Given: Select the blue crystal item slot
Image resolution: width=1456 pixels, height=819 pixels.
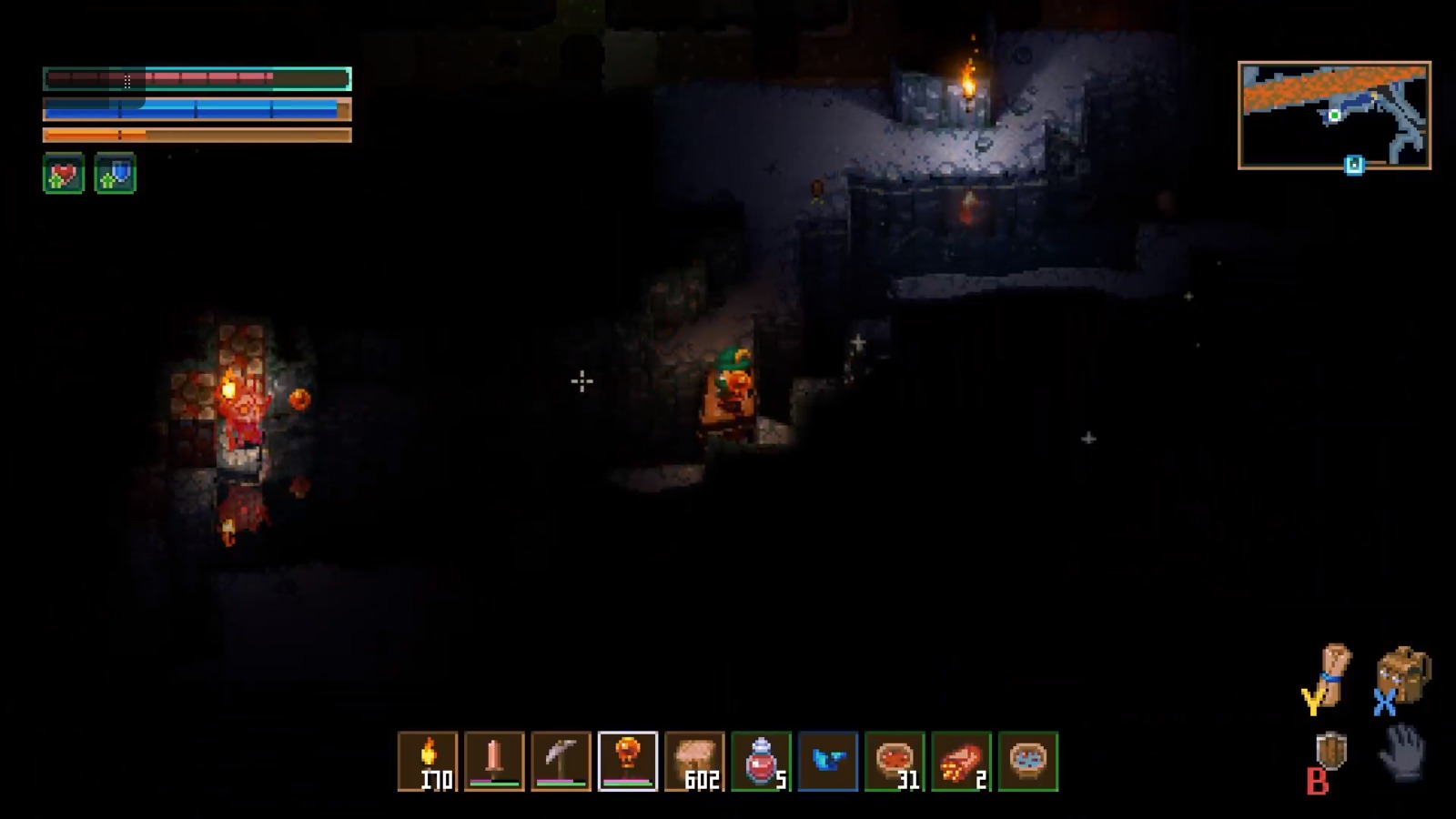Looking at the screenshot, I should [x=828, y=761].
